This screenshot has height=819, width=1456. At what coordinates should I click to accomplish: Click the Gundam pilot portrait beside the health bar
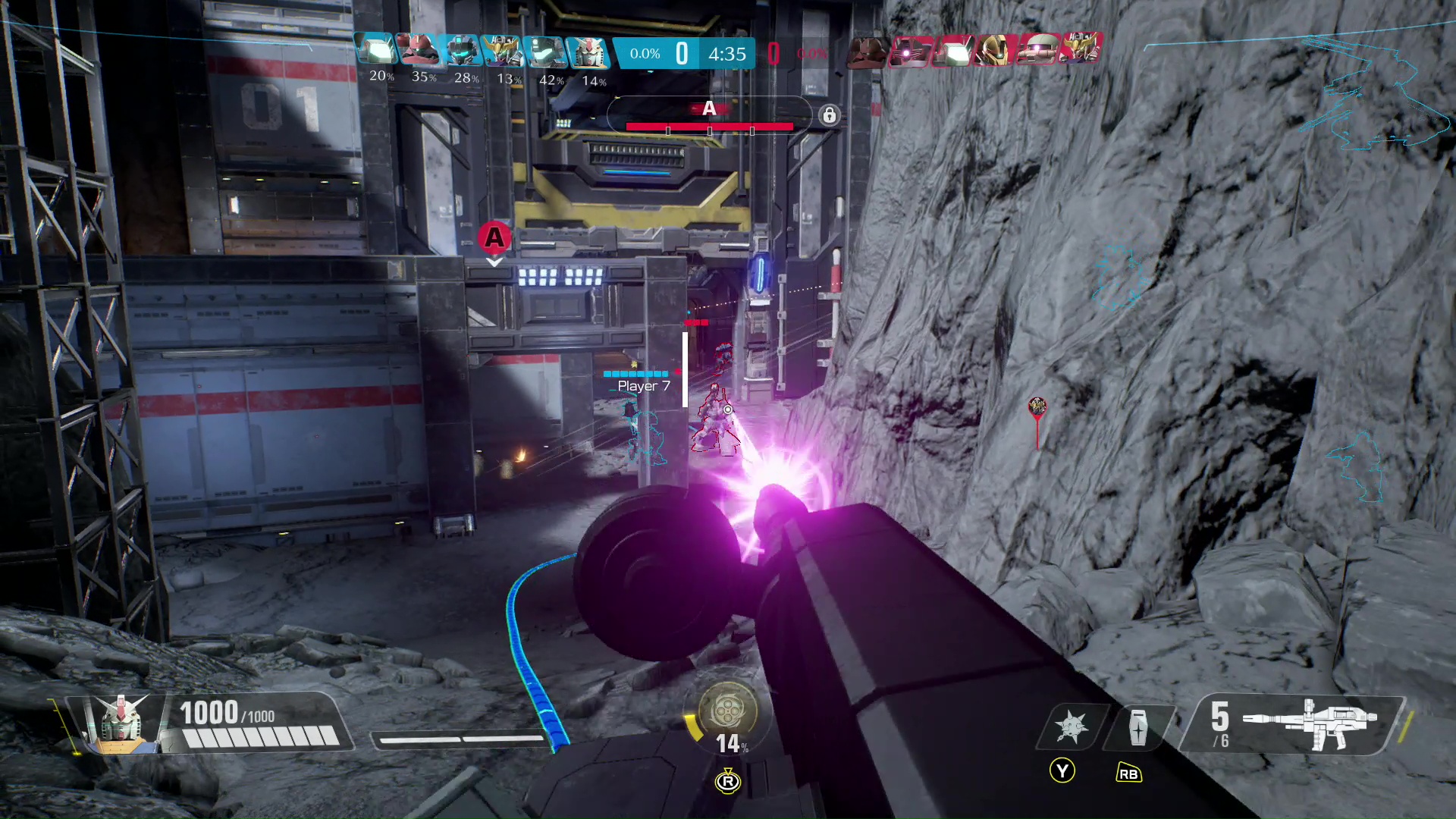point(120,723)
